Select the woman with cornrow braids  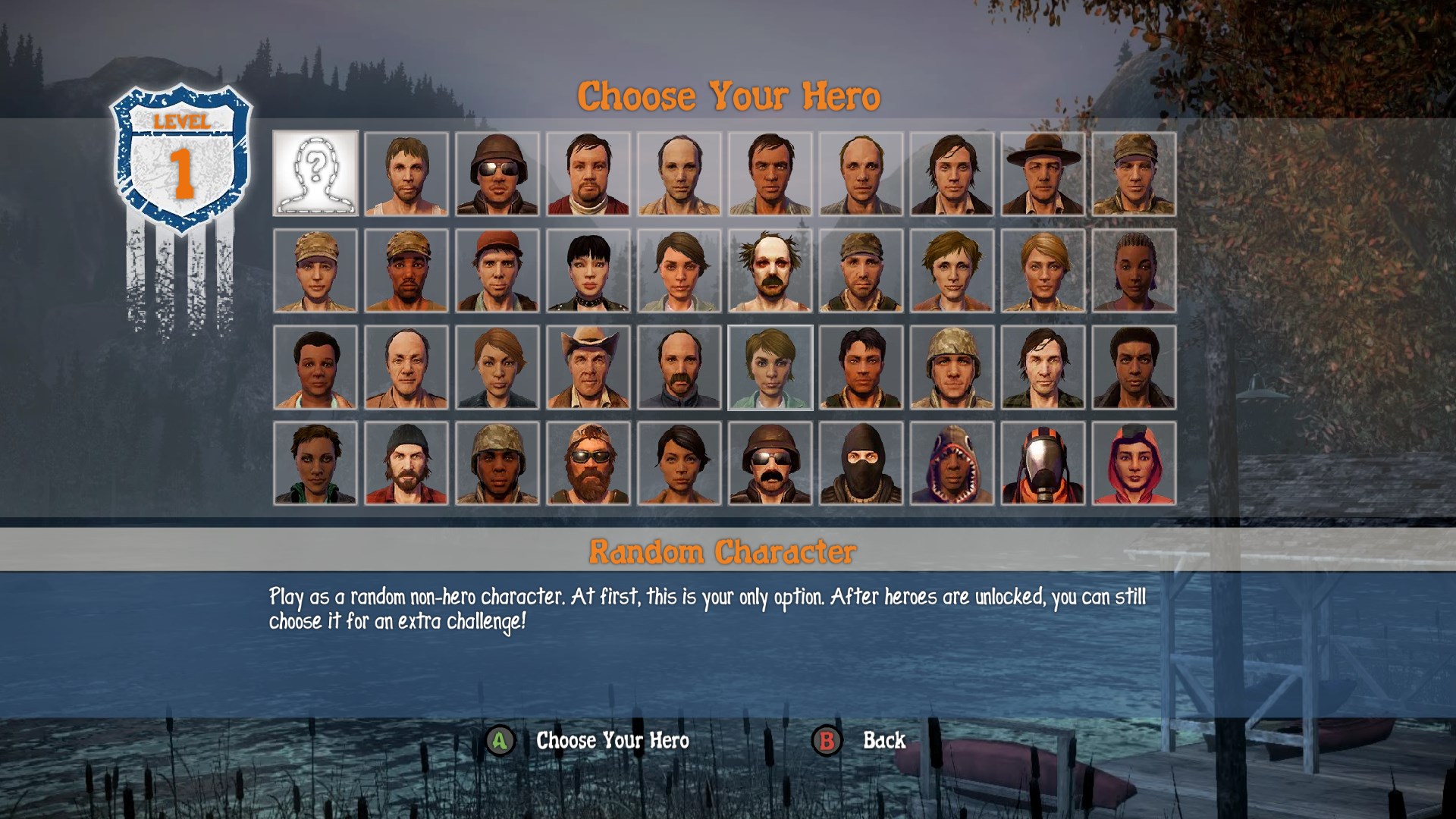point(1134,271)
